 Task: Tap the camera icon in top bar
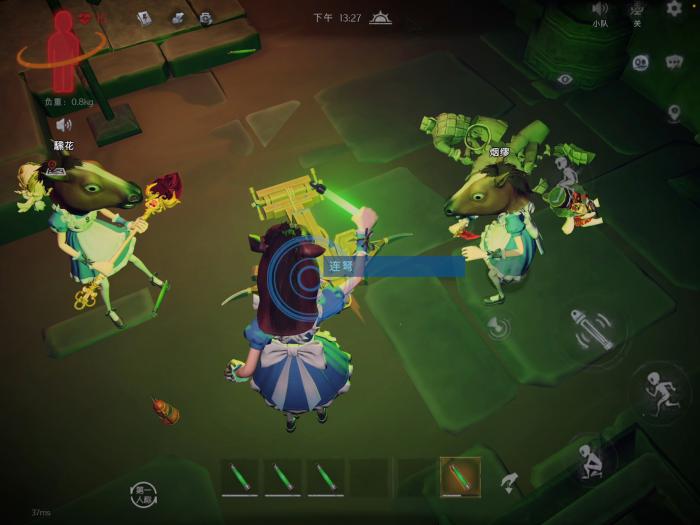[206, 17]
